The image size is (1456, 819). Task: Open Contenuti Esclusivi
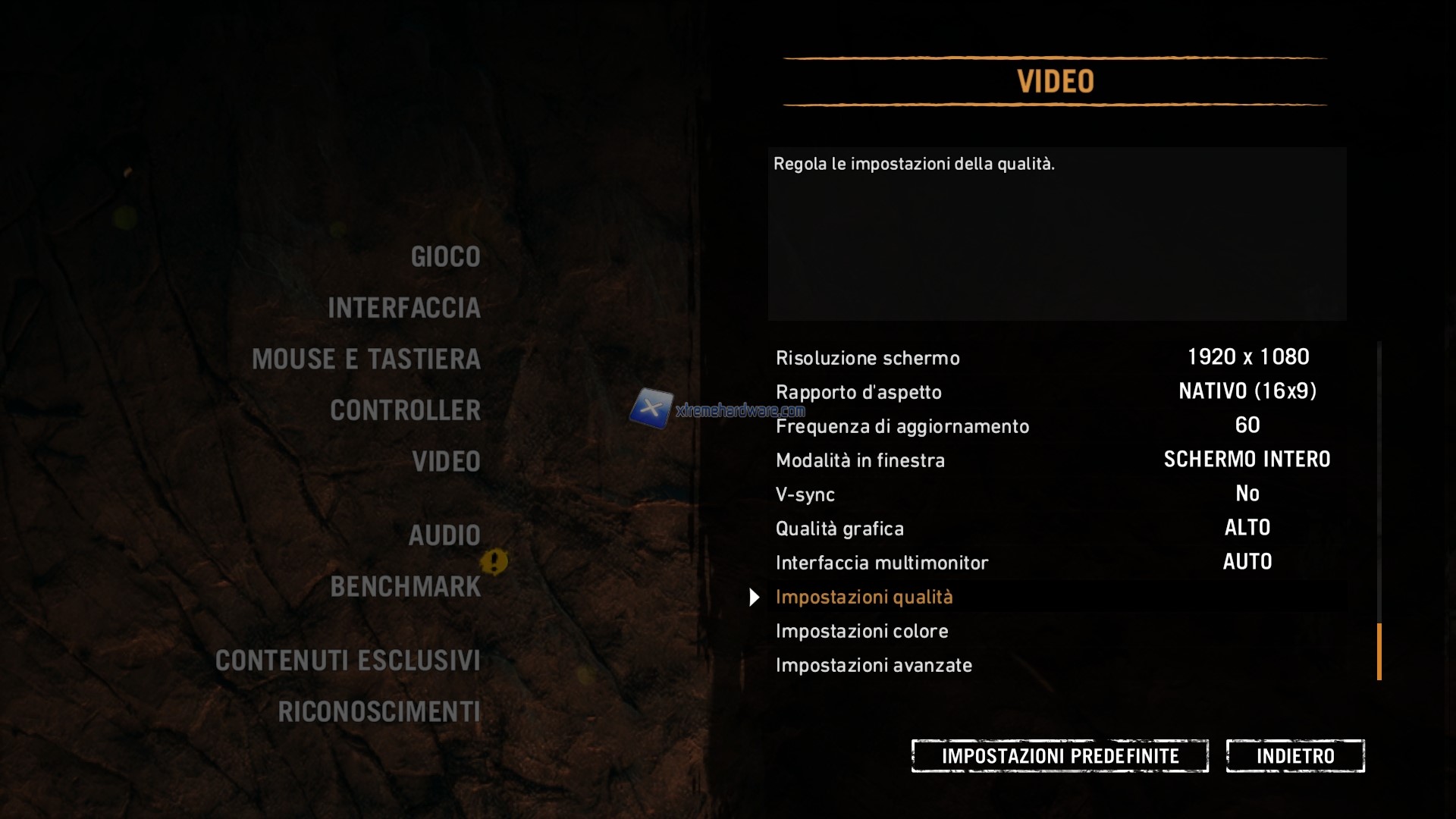tap(348, 661)
